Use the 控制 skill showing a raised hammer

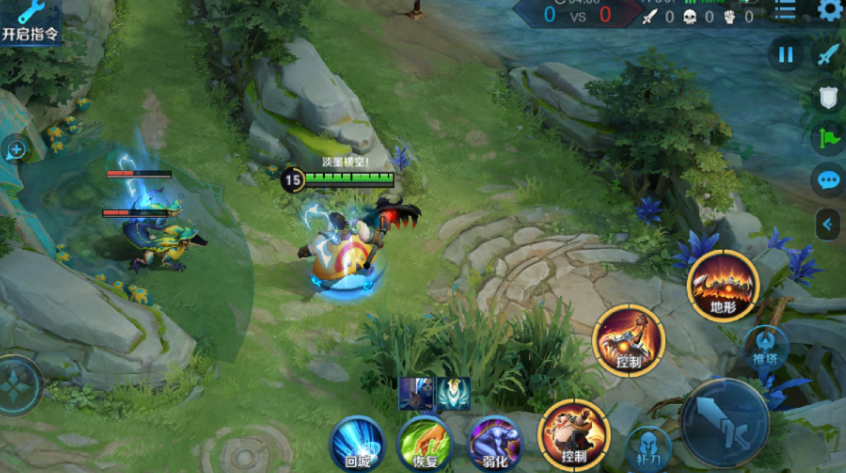point(628,340)
